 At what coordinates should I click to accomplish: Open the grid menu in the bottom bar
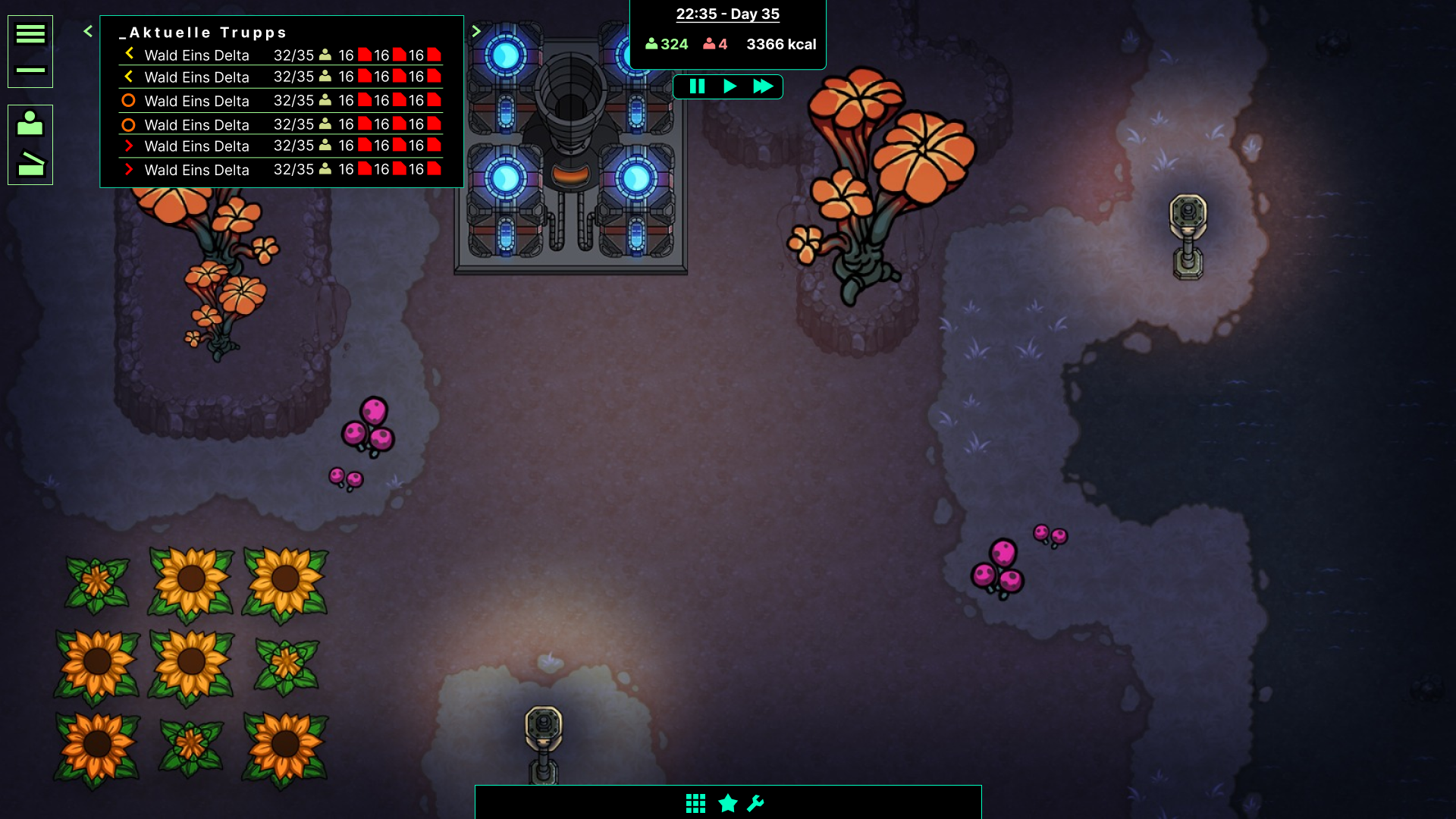pyautogui.click(x=695, y=803)
